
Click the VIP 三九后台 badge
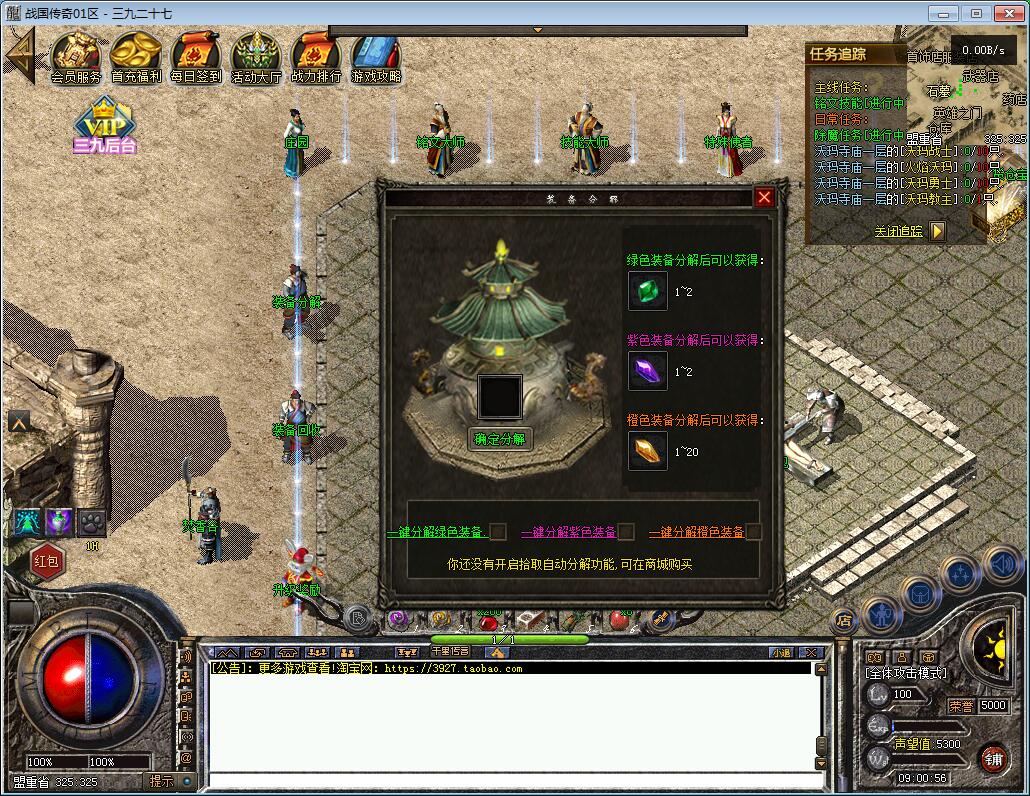pyautogui.click(x=104, y=126)
